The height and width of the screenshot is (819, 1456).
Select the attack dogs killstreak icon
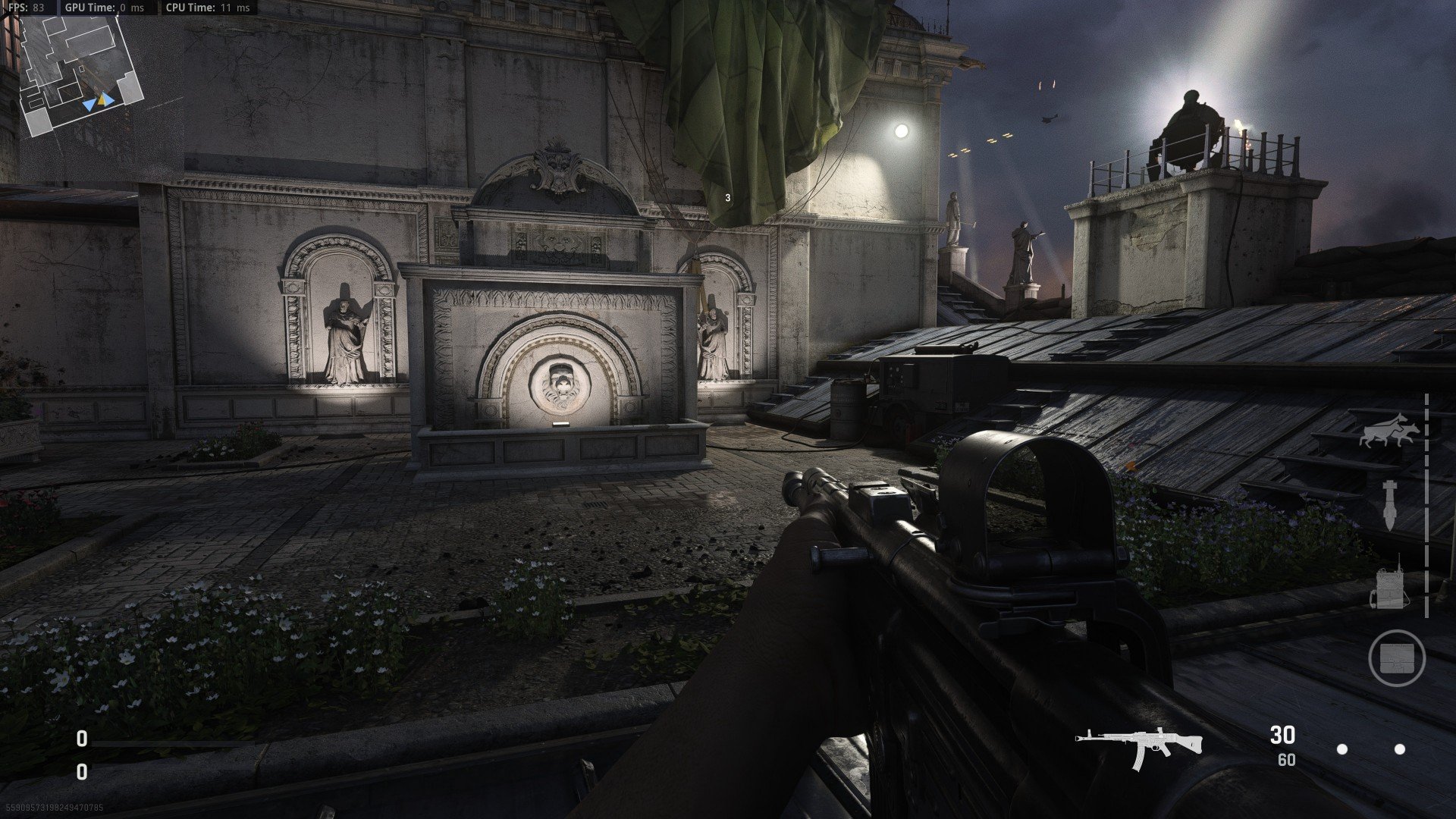click(1389, 431)
